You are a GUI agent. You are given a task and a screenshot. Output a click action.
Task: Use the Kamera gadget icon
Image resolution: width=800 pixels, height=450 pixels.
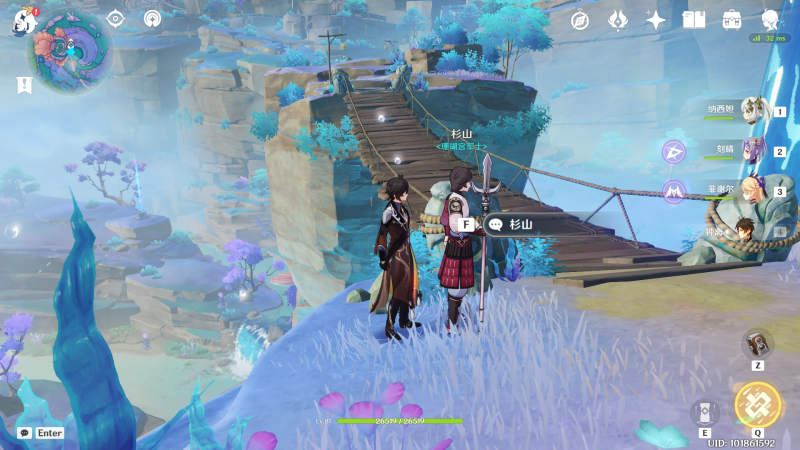(757, 345)
